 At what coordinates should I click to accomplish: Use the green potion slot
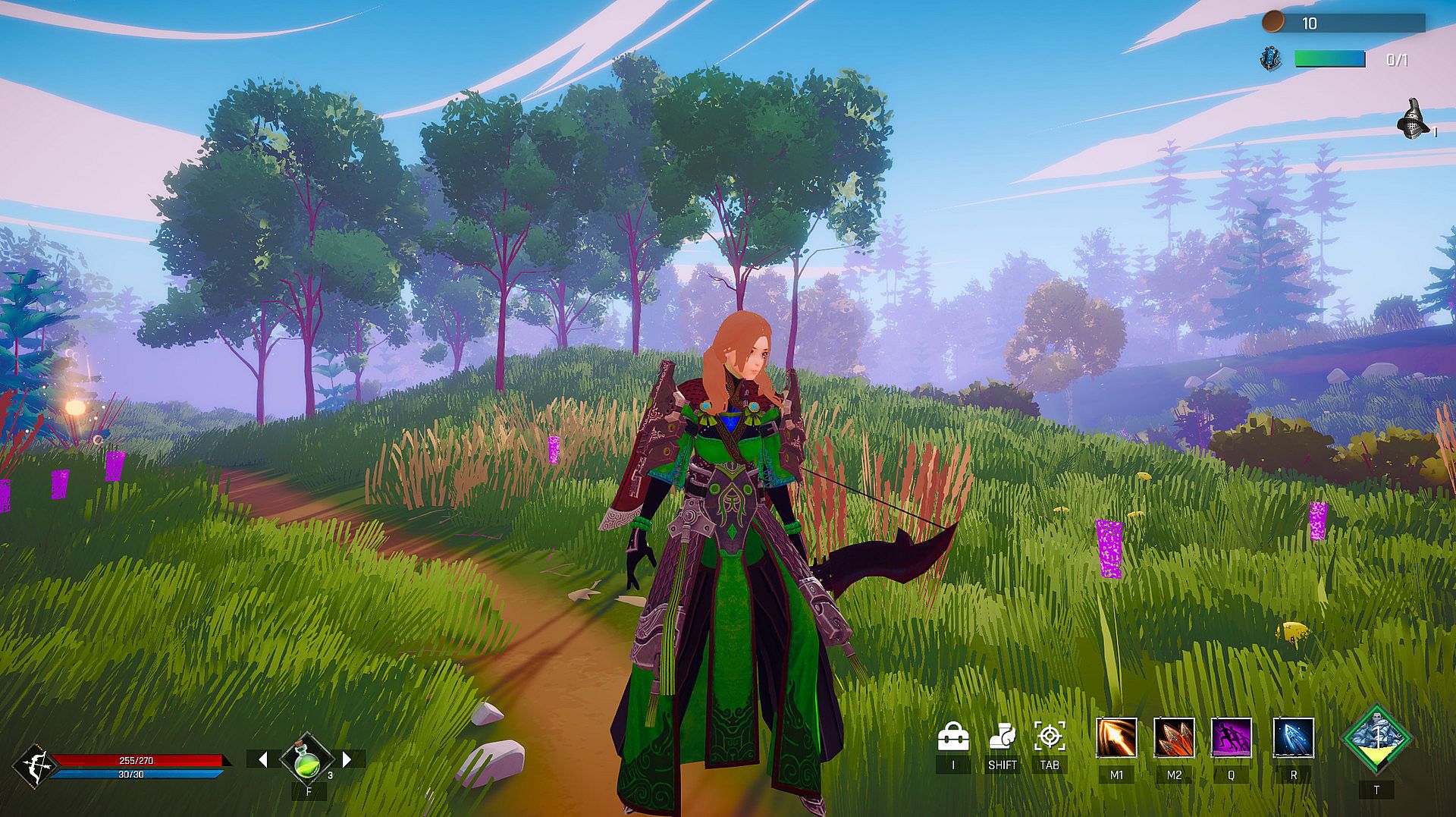coord(307,759)
